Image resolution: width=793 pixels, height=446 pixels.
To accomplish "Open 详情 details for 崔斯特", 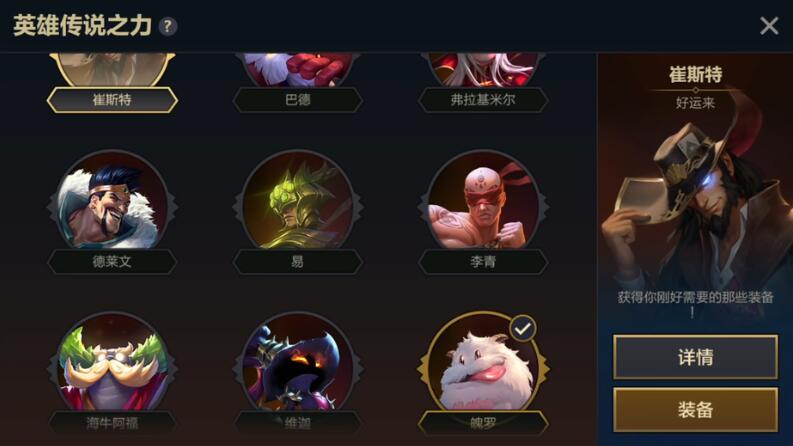I will (x=695, y=357).
